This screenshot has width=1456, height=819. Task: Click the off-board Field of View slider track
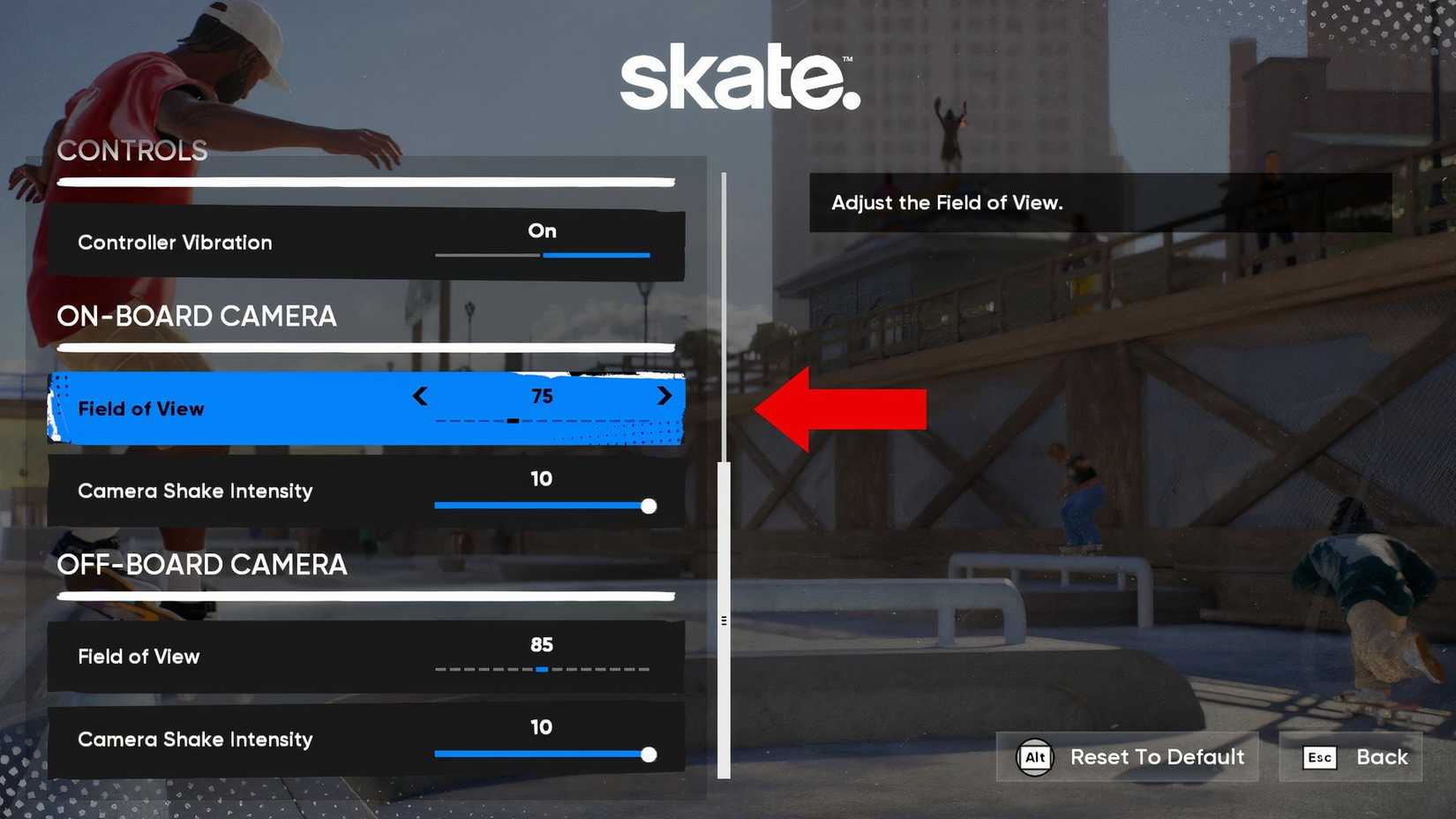click(542, 669)
